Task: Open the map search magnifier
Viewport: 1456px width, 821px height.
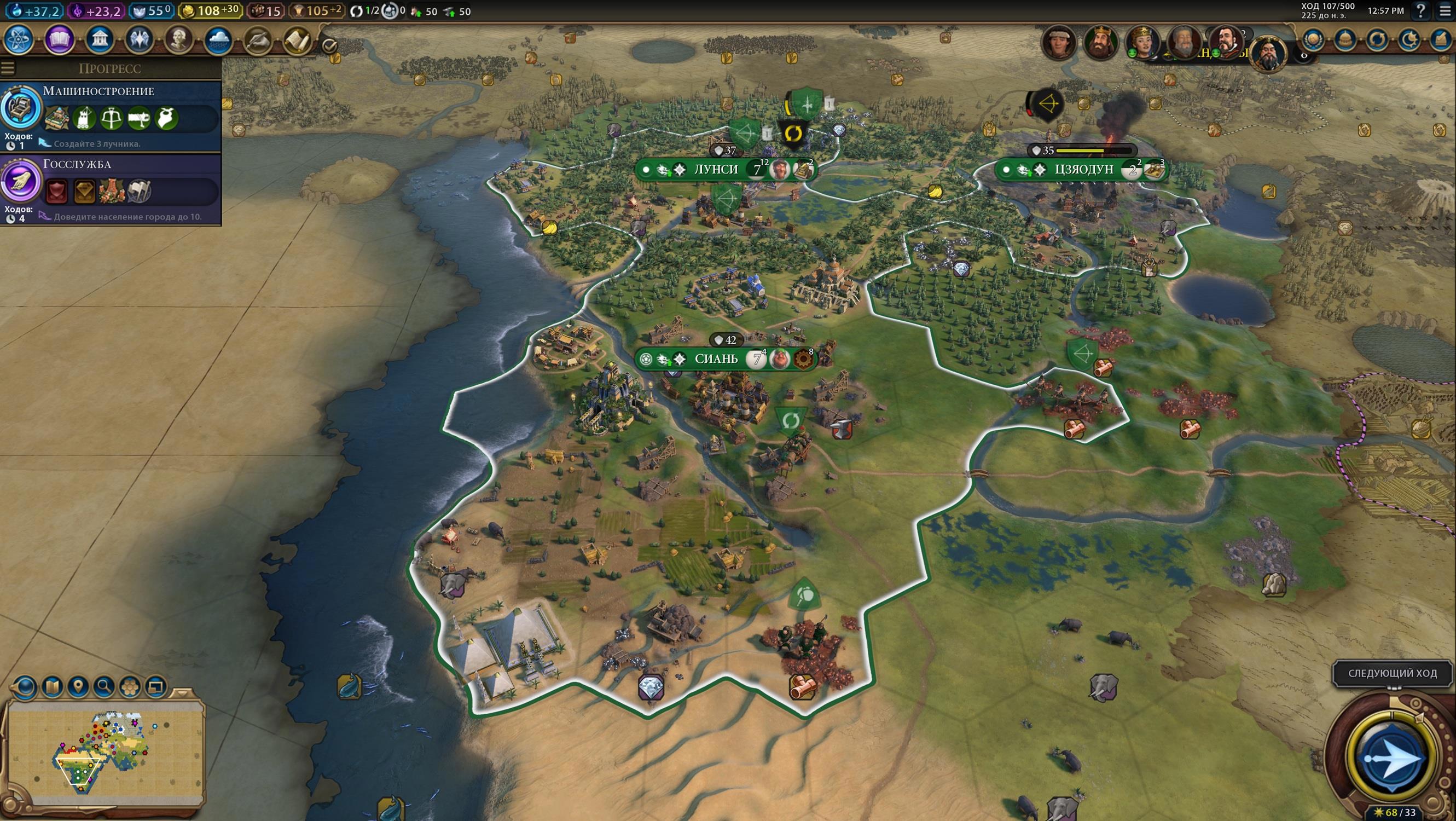Action: coord(103,687)
